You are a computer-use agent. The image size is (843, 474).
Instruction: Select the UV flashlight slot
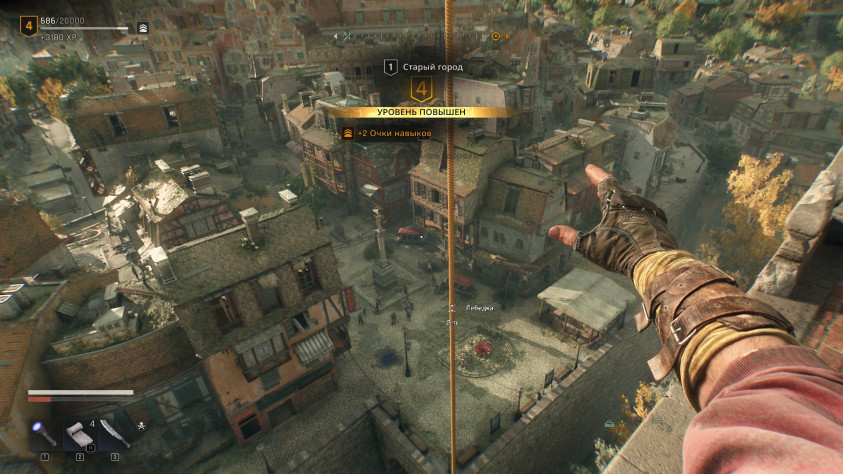pyautogui.click(x=44, y=434)
